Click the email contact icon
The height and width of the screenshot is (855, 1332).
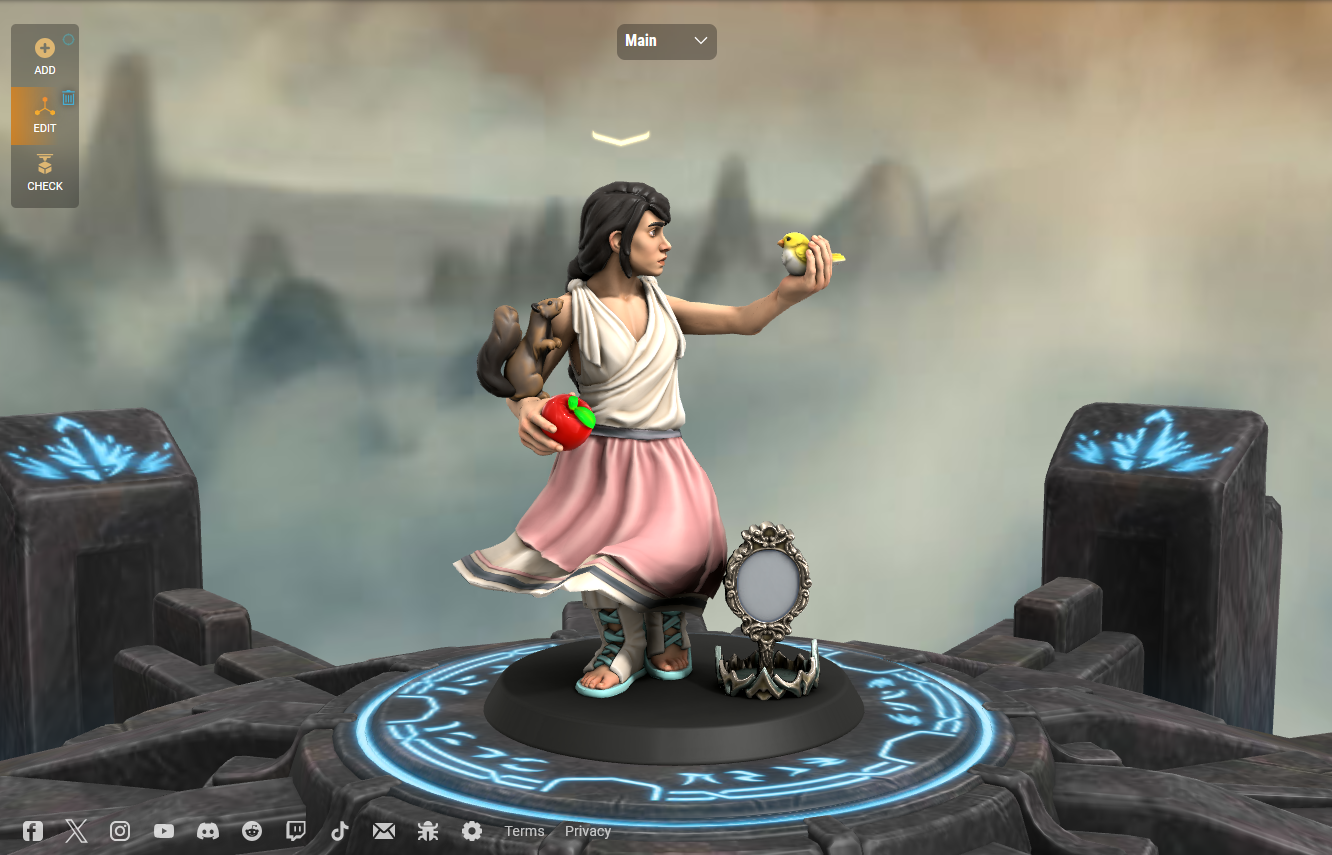click(383, 831)
